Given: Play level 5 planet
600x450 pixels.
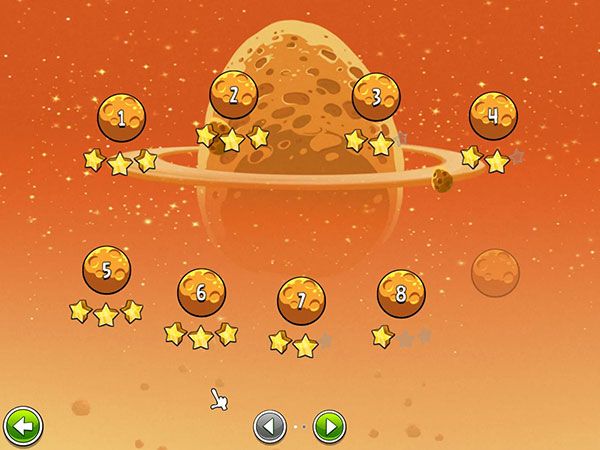Looking at the screenshot, I should (106, 270).
